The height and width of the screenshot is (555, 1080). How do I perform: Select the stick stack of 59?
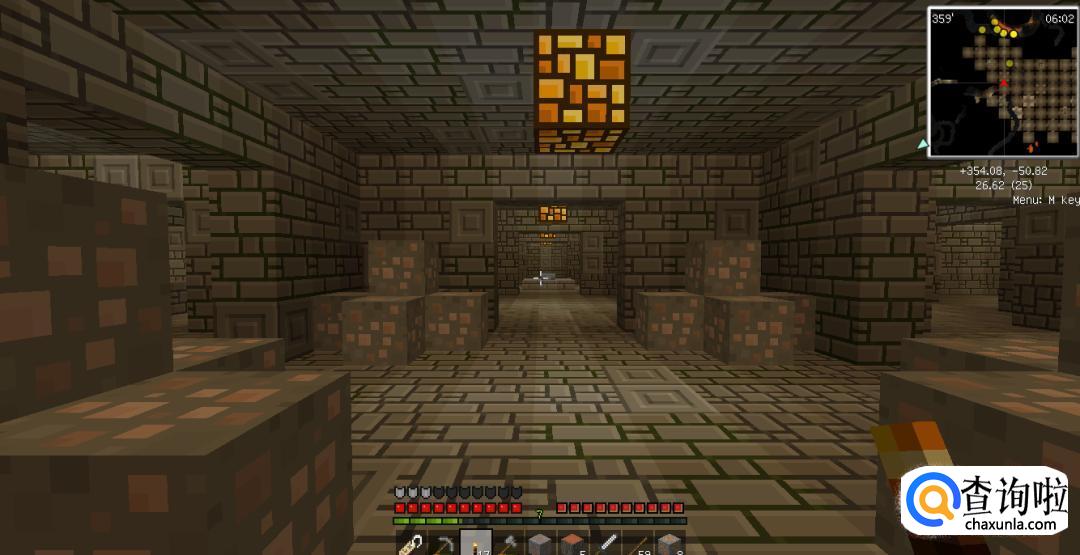pos(637,543)
